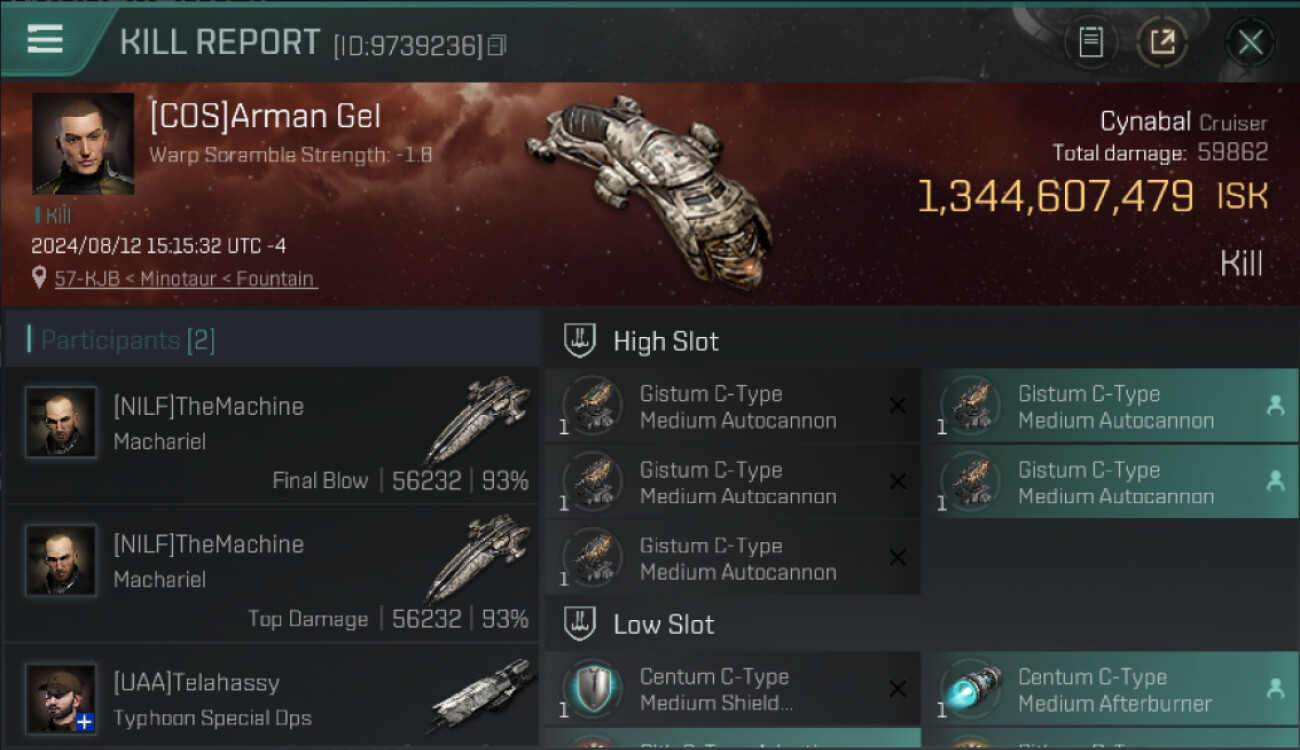View Arman Gel's character portrait
This screenshot has height=750, width=1300.
(x=83, y=143)
